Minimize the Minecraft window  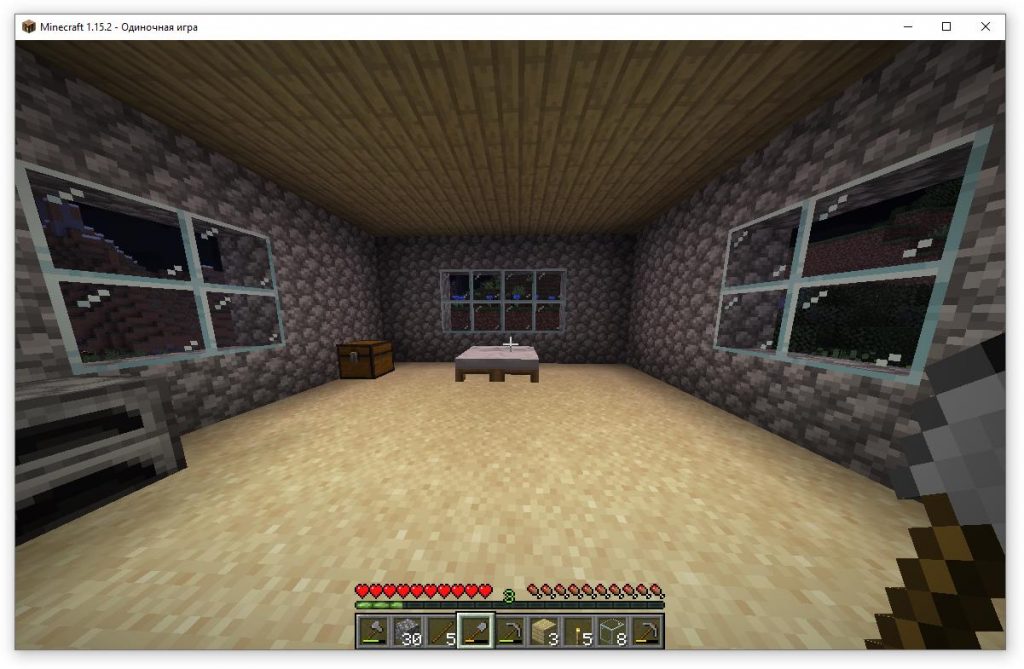click(909, 27)
